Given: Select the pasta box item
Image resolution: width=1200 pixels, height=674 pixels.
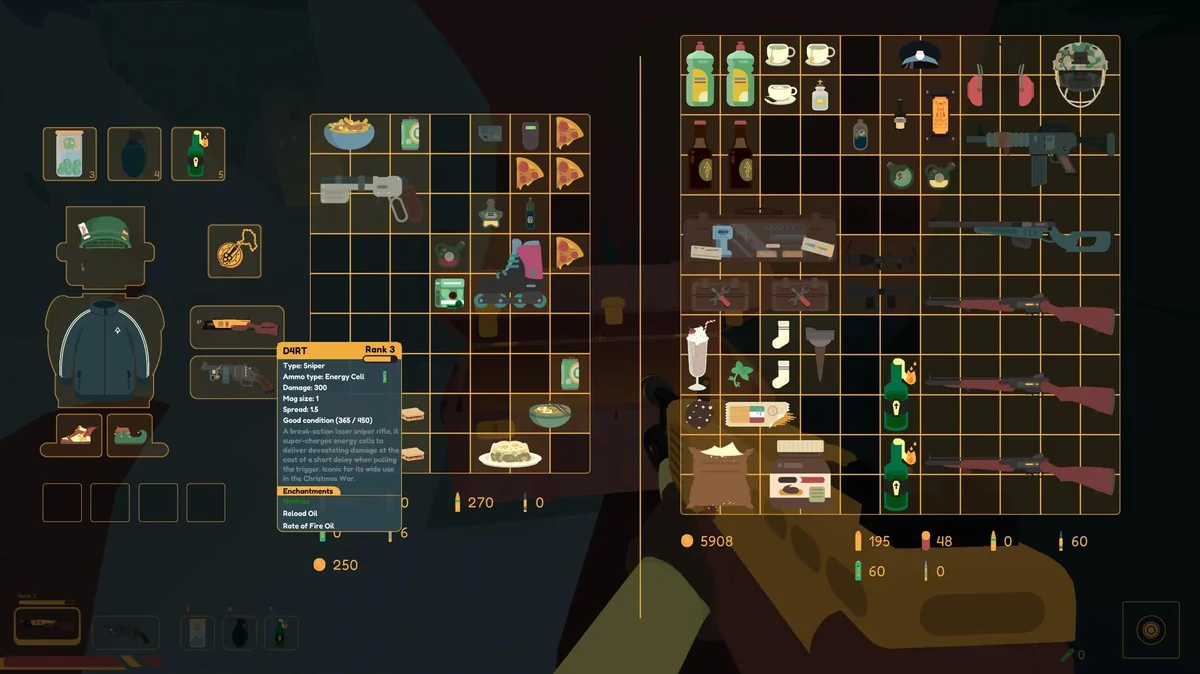Looking at the screenshot, I should [760, 414].
